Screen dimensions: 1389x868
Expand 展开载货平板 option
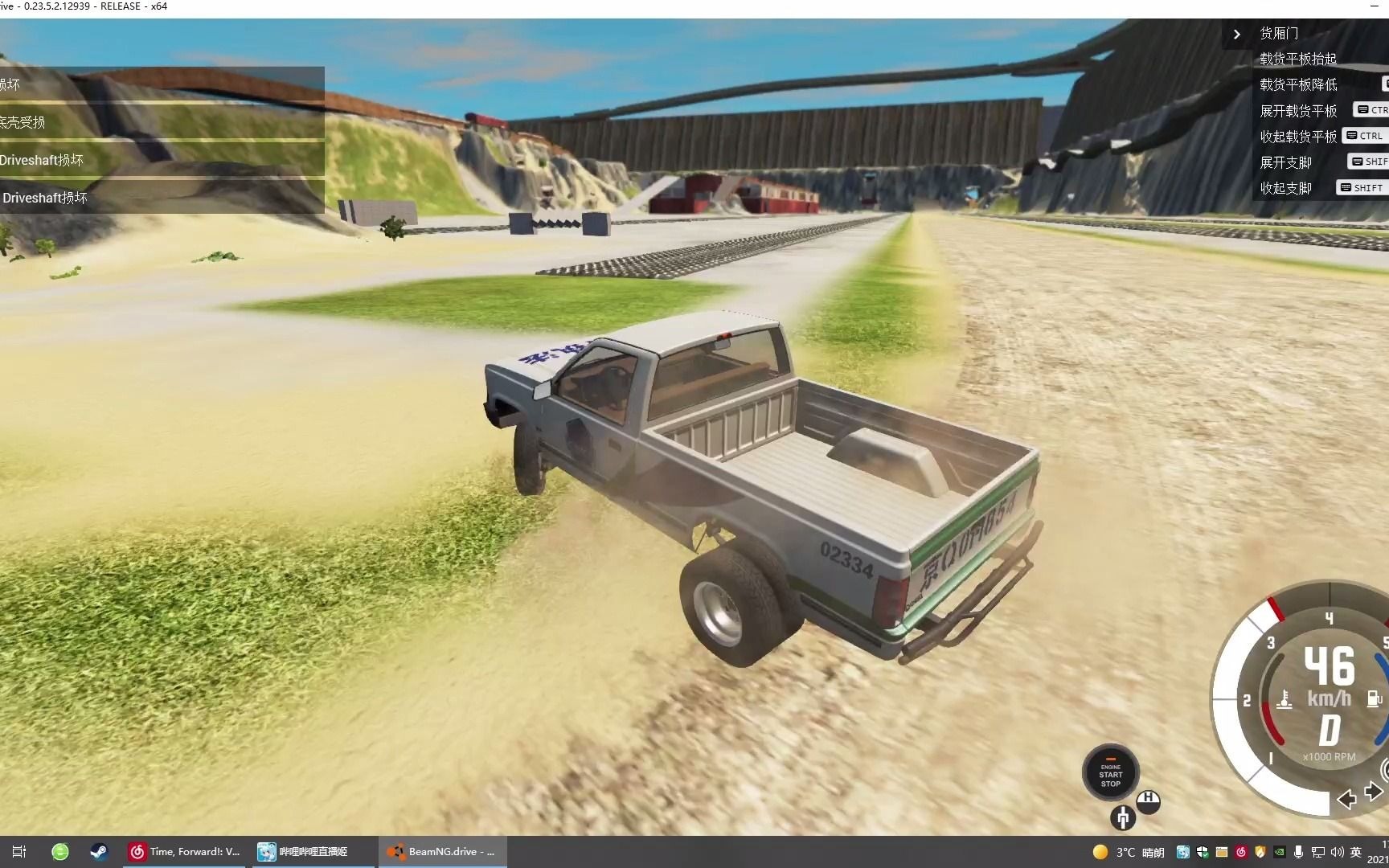click(1299, 110)
